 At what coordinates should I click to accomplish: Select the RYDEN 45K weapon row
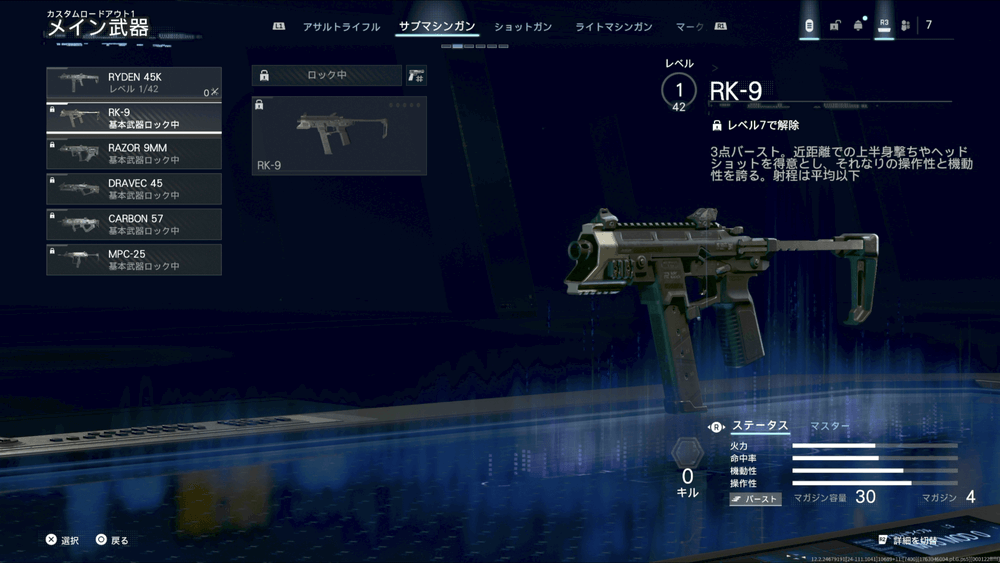tap(133, 83)
